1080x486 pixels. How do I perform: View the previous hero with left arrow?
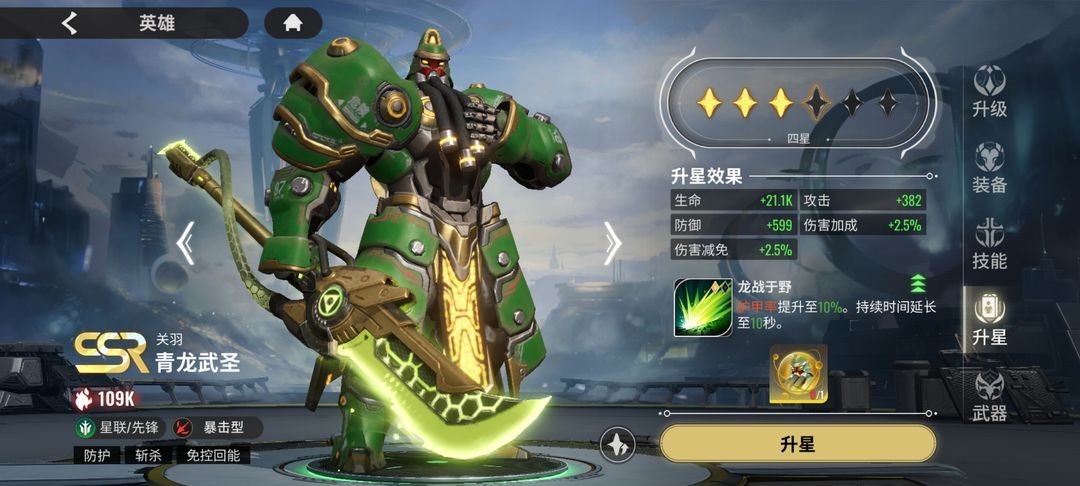(185, 243)
